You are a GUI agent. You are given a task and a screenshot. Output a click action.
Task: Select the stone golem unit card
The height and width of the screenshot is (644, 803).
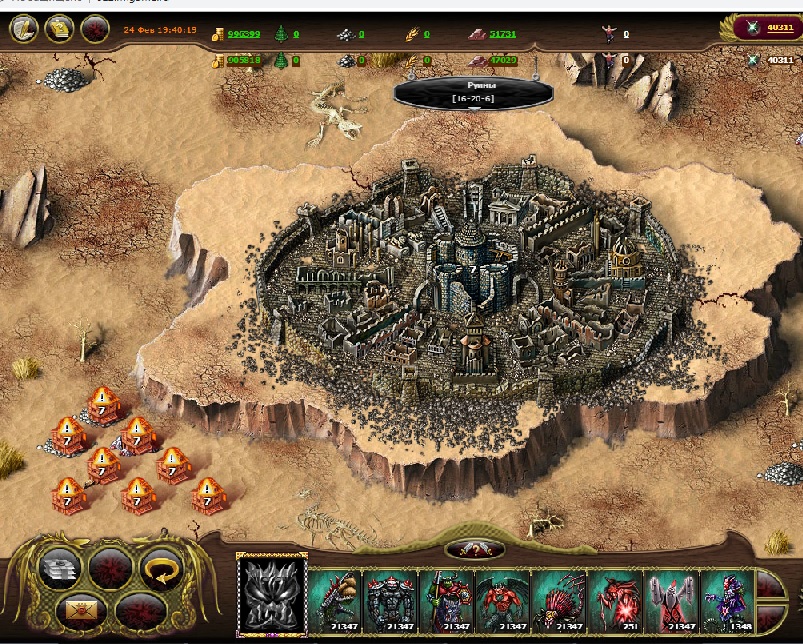(x=390, y=598)
